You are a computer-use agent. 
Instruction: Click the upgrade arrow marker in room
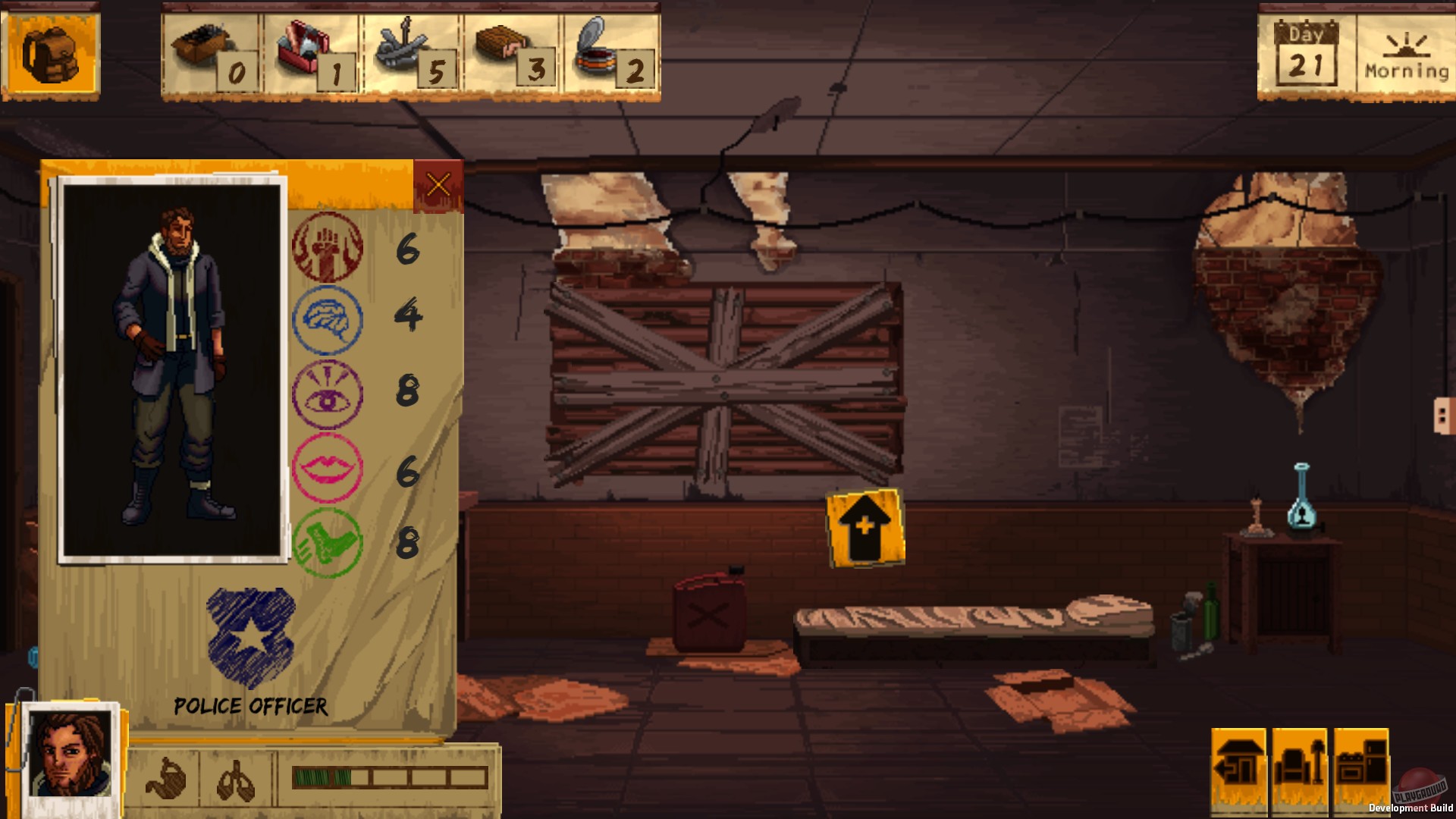coord(866,529)
